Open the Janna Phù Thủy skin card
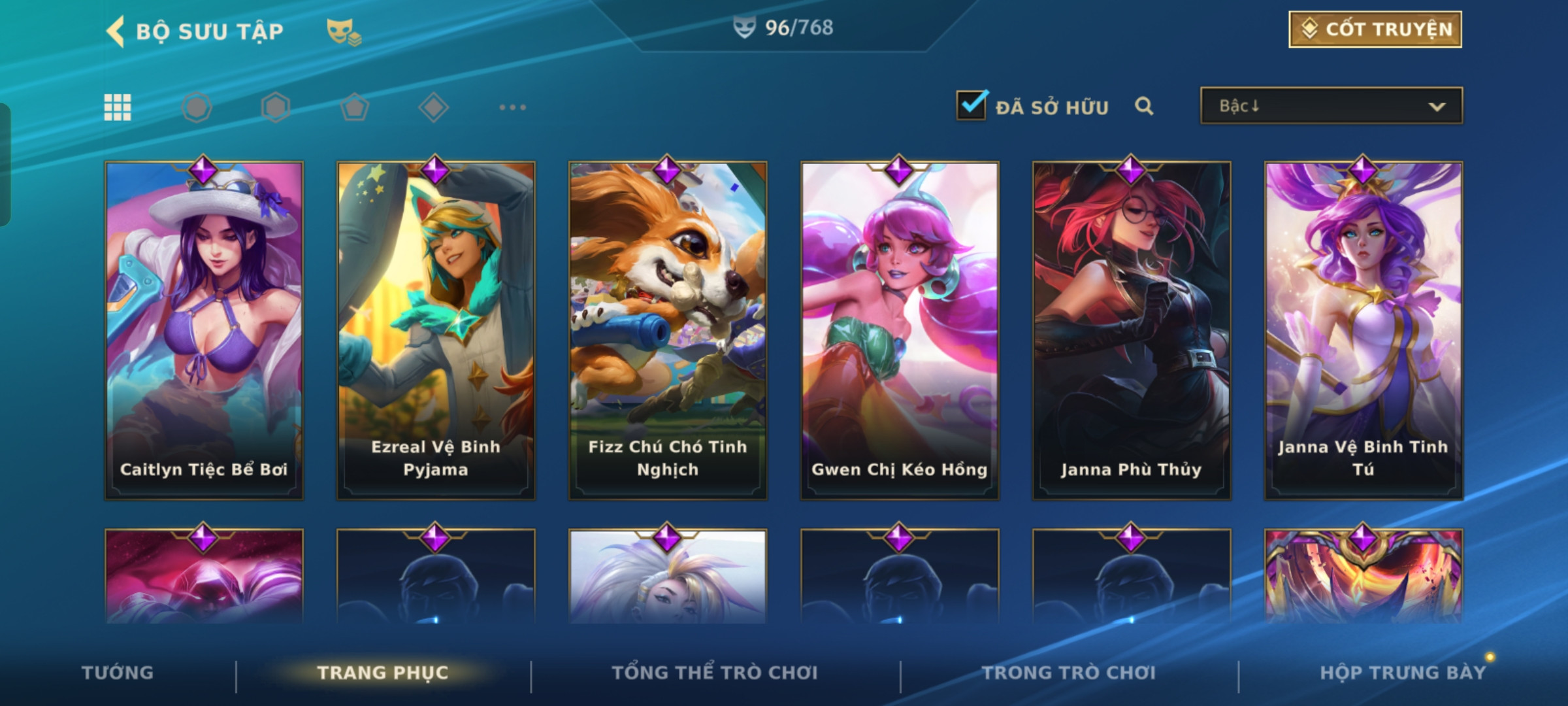This screenshot has width=1568, height=706. 1132,330
